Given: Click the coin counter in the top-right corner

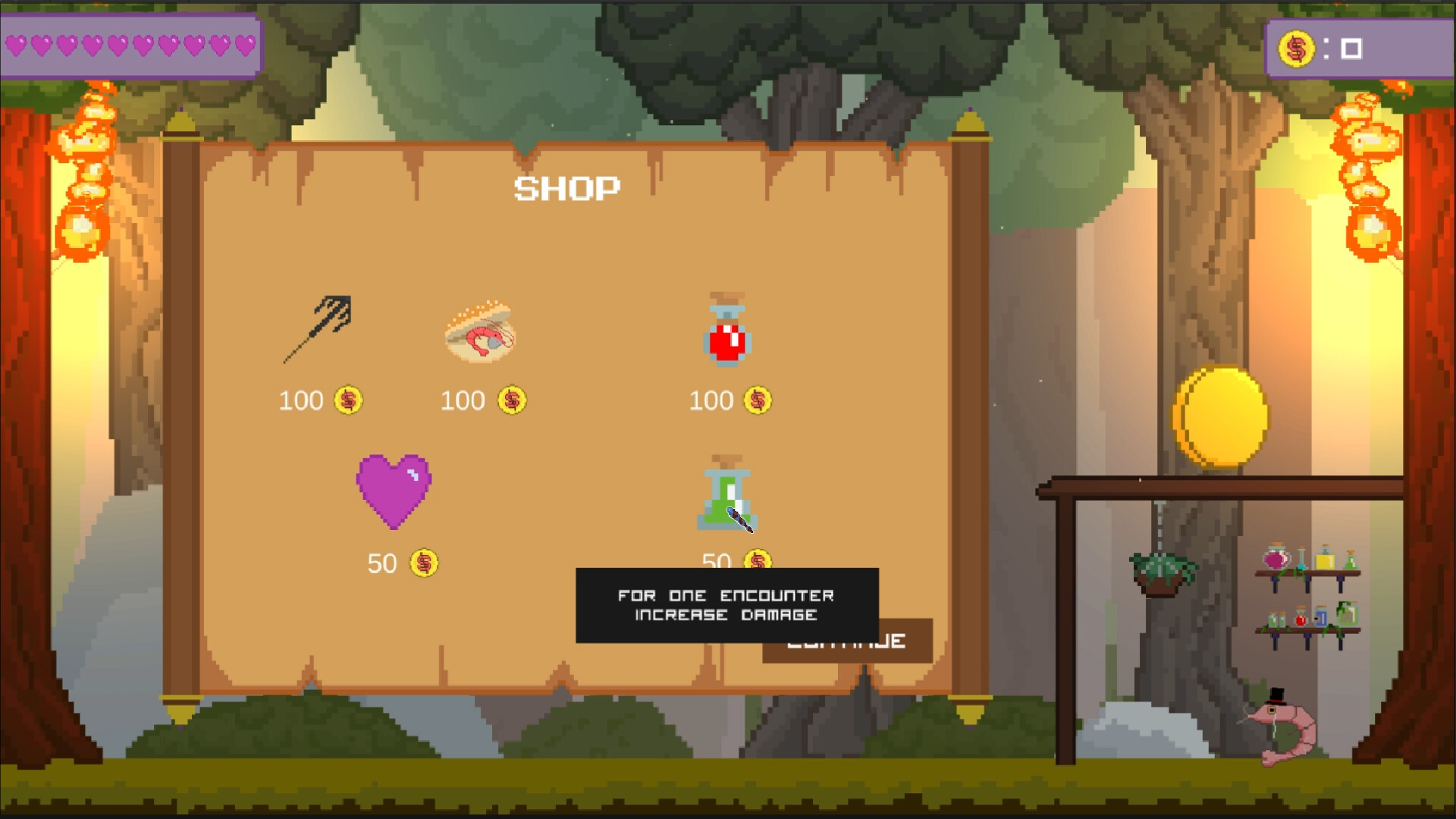Looking at the screenshot, I should 1357,48.
